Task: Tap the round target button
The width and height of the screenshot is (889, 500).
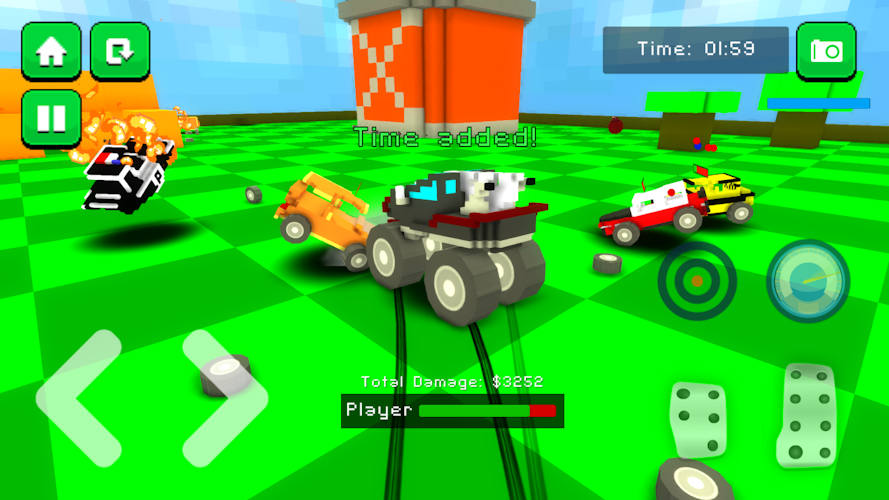Action: [x=697, y=281]
